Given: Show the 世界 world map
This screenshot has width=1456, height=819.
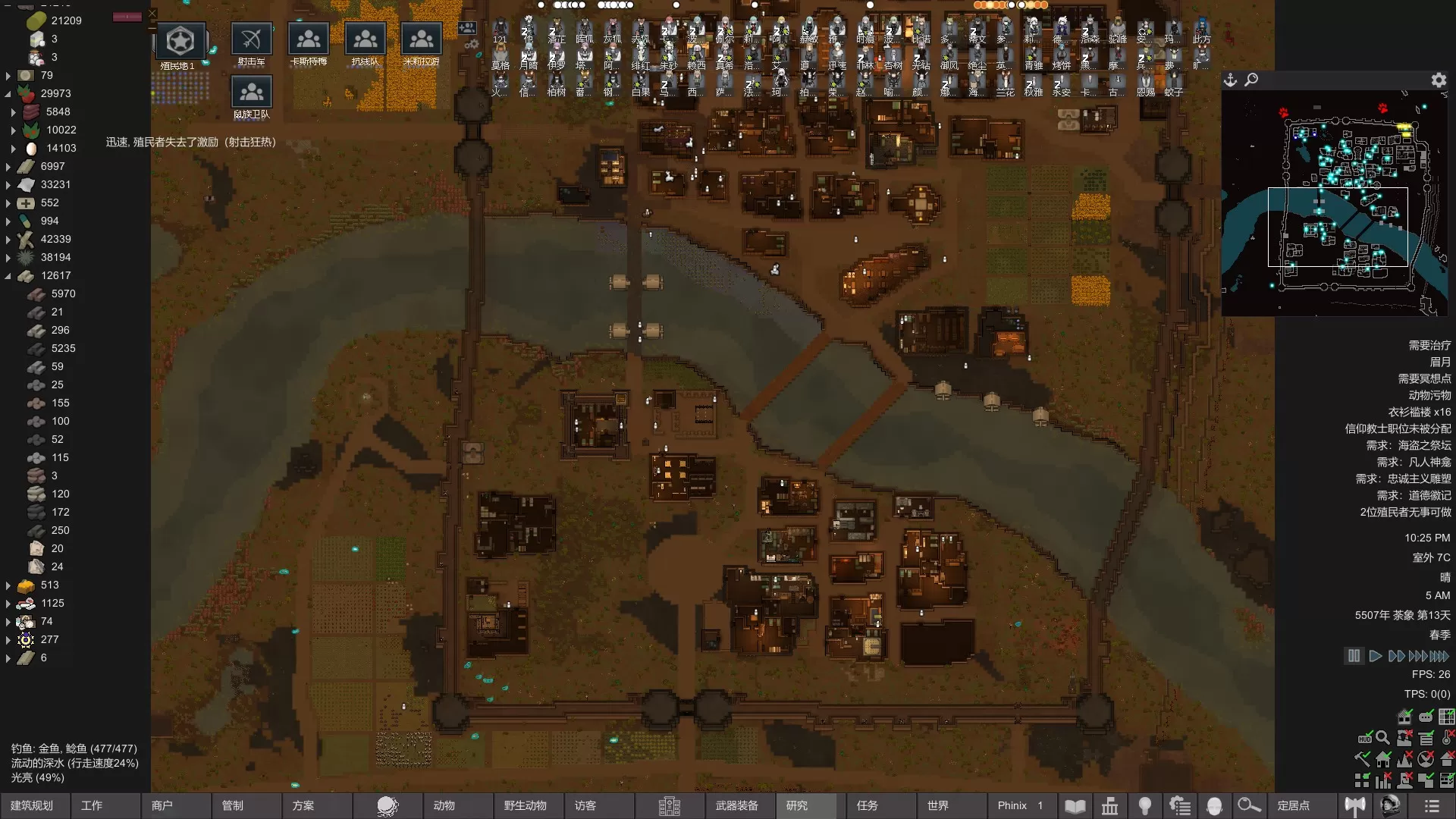Looking at the screenshot, I should point(938,805).
